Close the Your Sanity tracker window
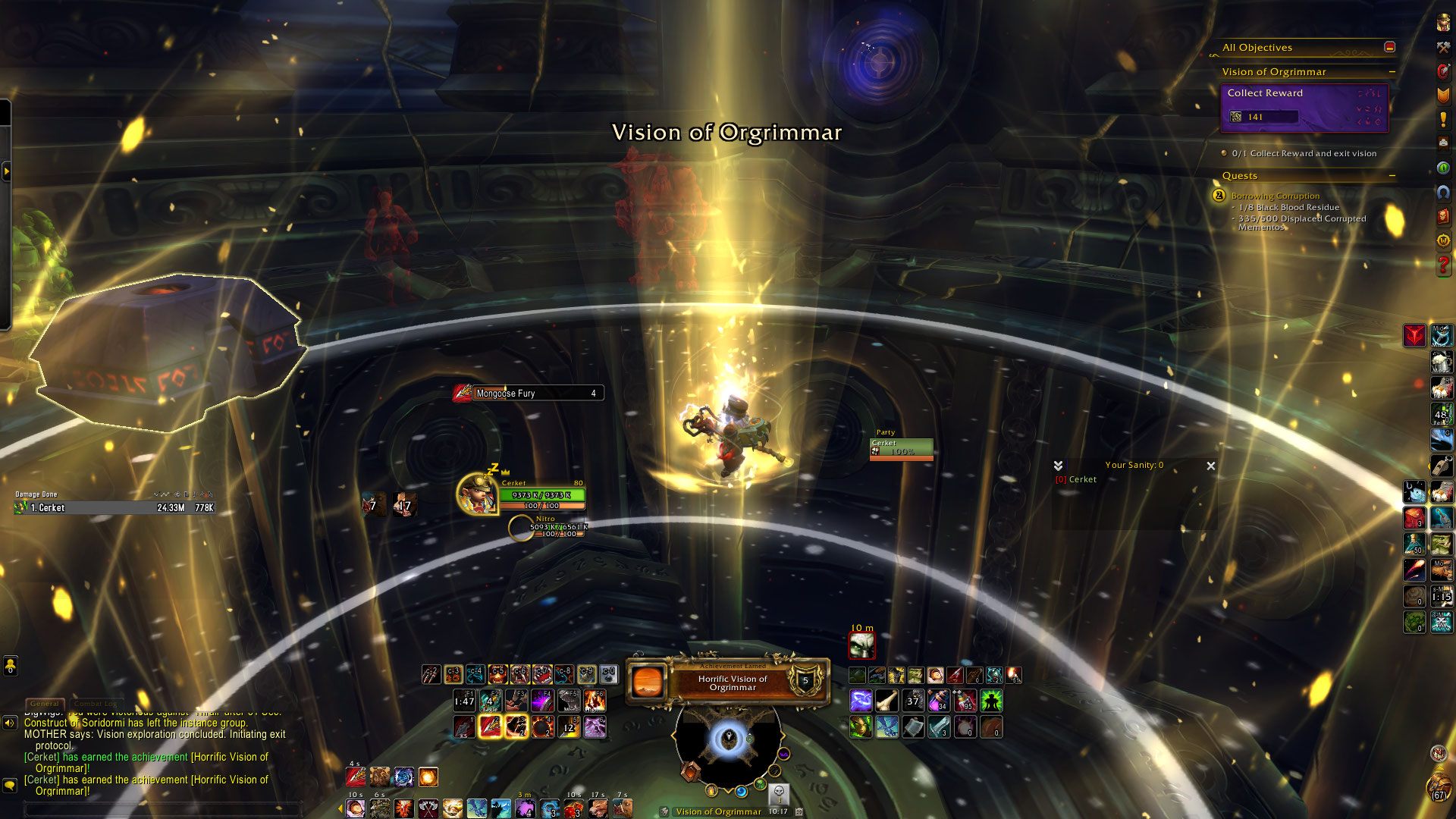 coord(1210,466)
